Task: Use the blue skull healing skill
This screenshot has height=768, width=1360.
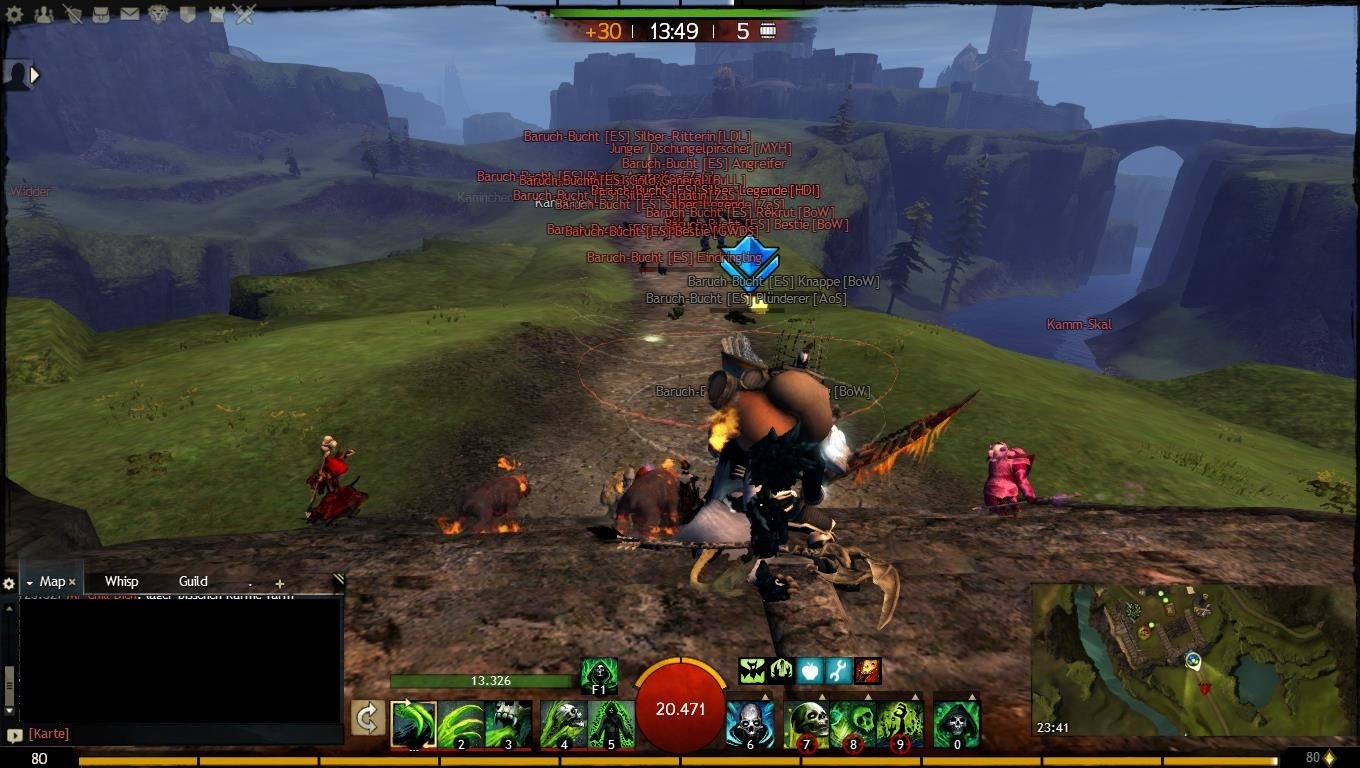Action: [749, 724]
